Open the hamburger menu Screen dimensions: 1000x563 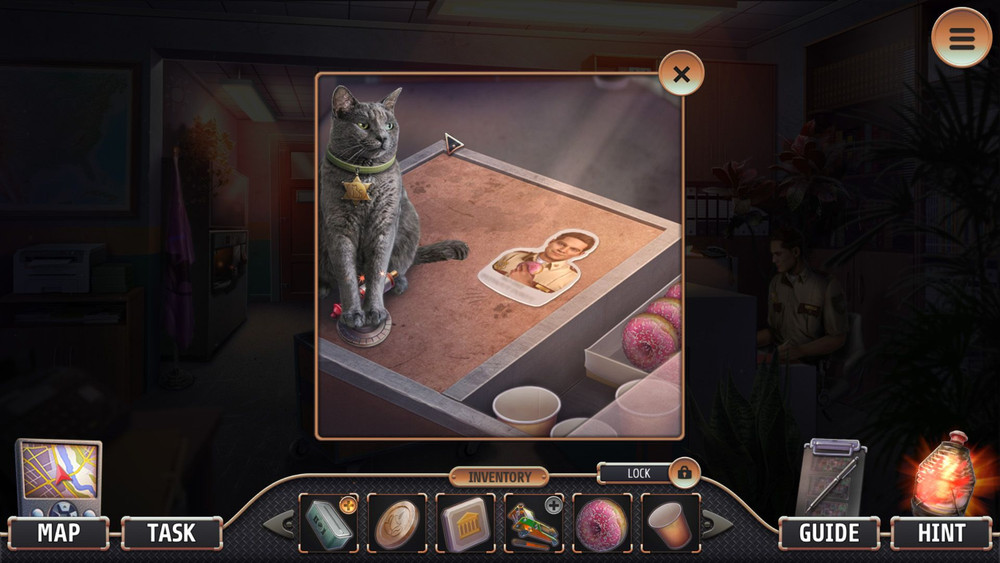pyautogui.click(x=961, y=38)
